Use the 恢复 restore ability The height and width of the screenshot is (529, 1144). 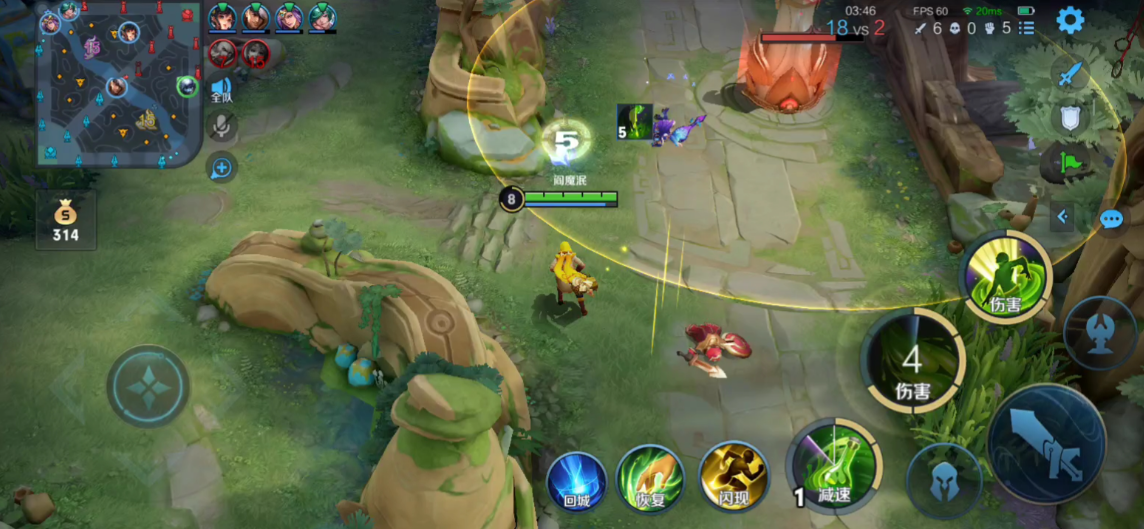coord(650,478)
